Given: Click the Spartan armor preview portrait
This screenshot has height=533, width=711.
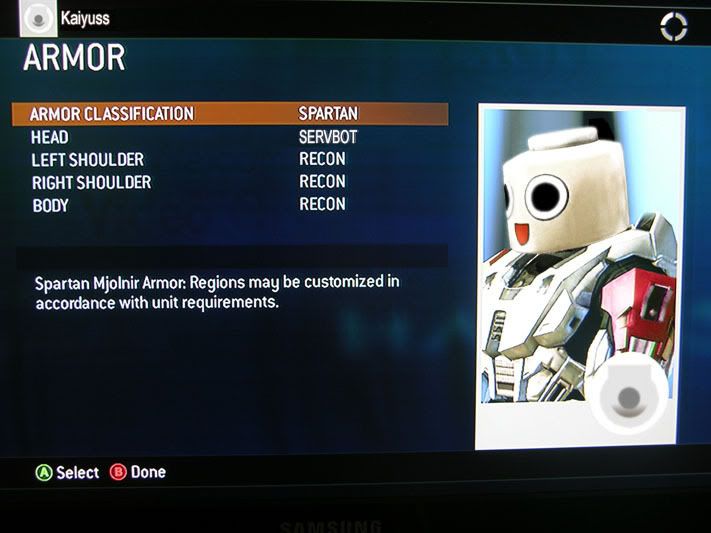Looking at the screenshot, I should 580,275.
